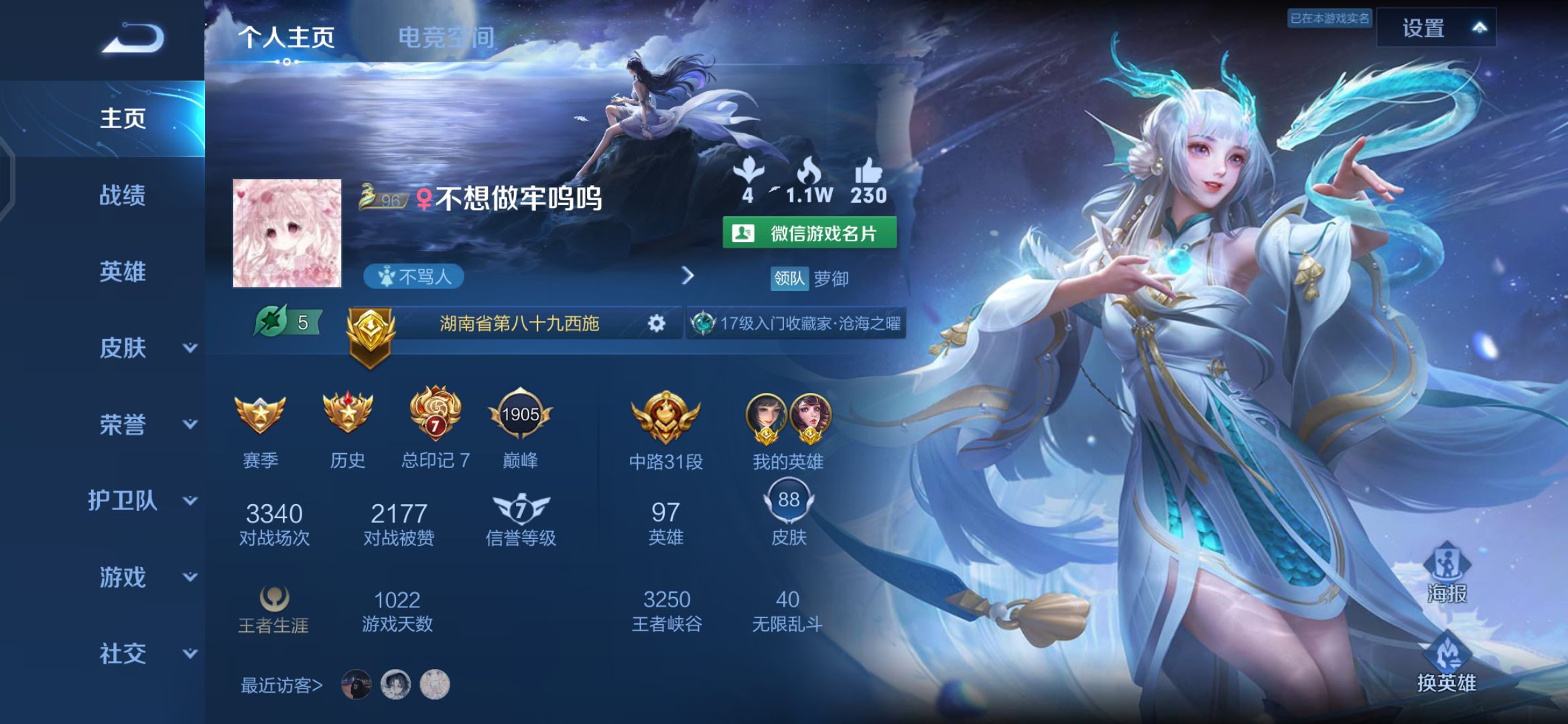1568x724 pixels.
Task: Open 王者生涯 career record
Action: [272, 599]
